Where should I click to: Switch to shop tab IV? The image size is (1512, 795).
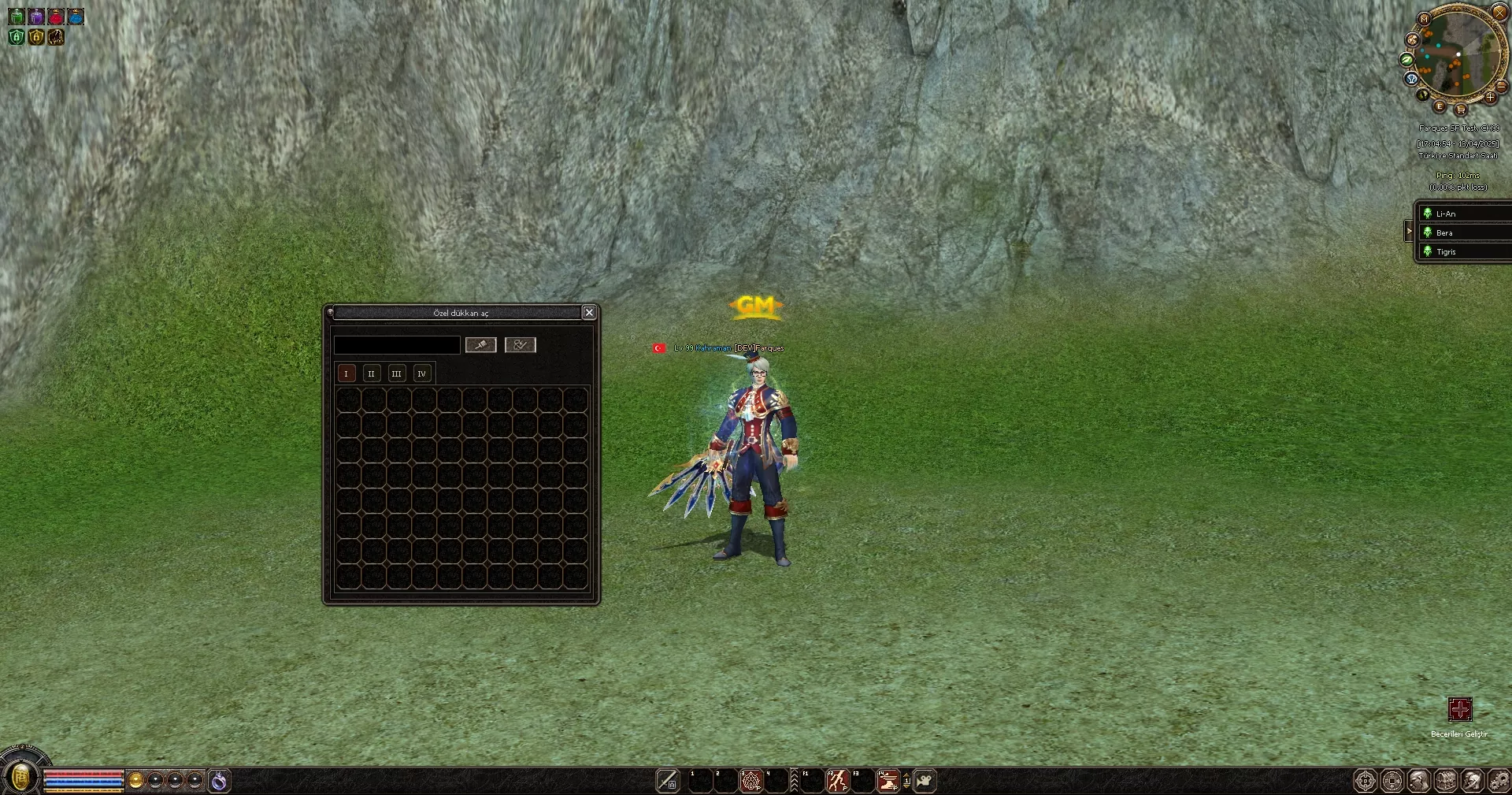click(422, 373)
